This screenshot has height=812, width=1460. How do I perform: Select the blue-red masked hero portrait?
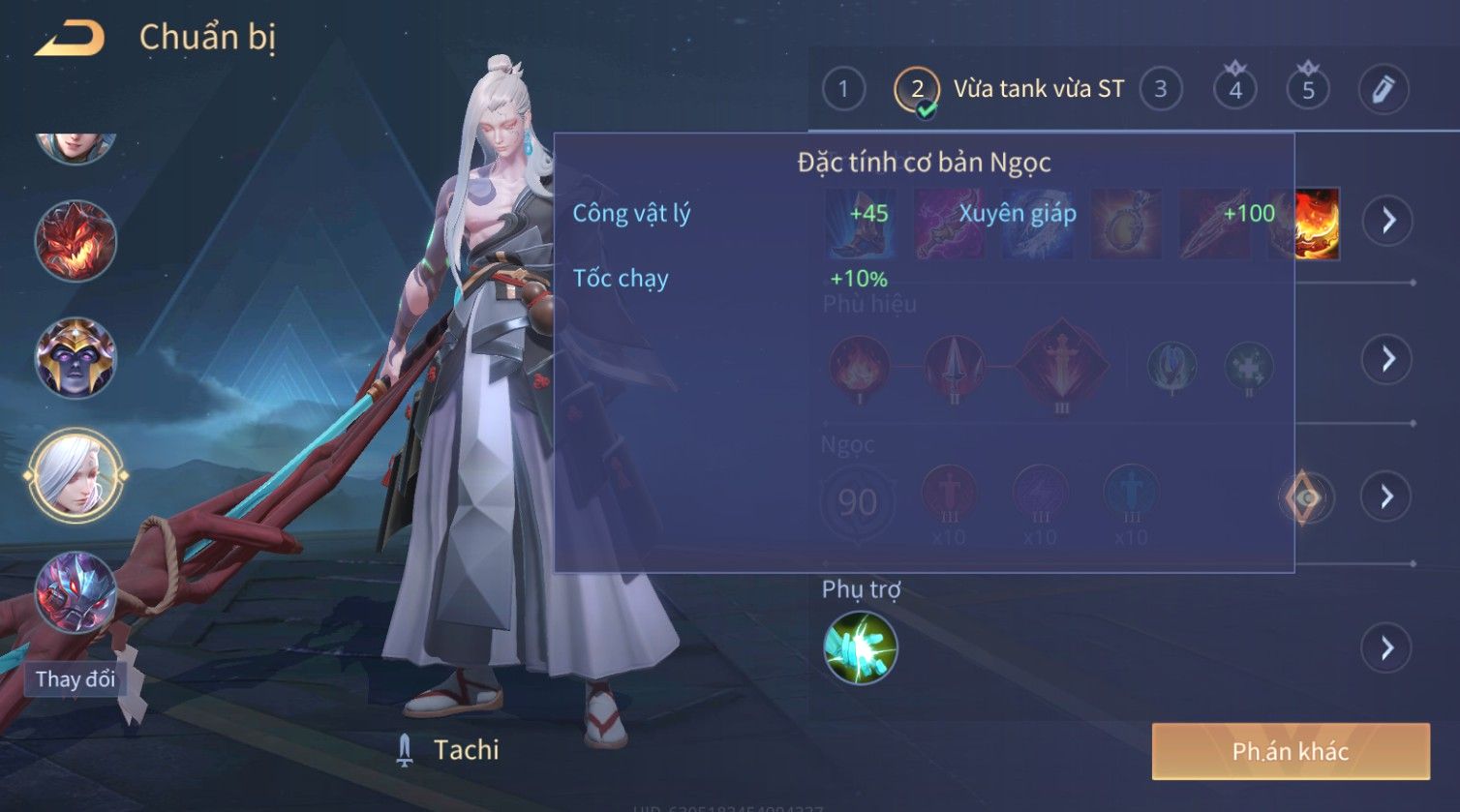point(76,592)
